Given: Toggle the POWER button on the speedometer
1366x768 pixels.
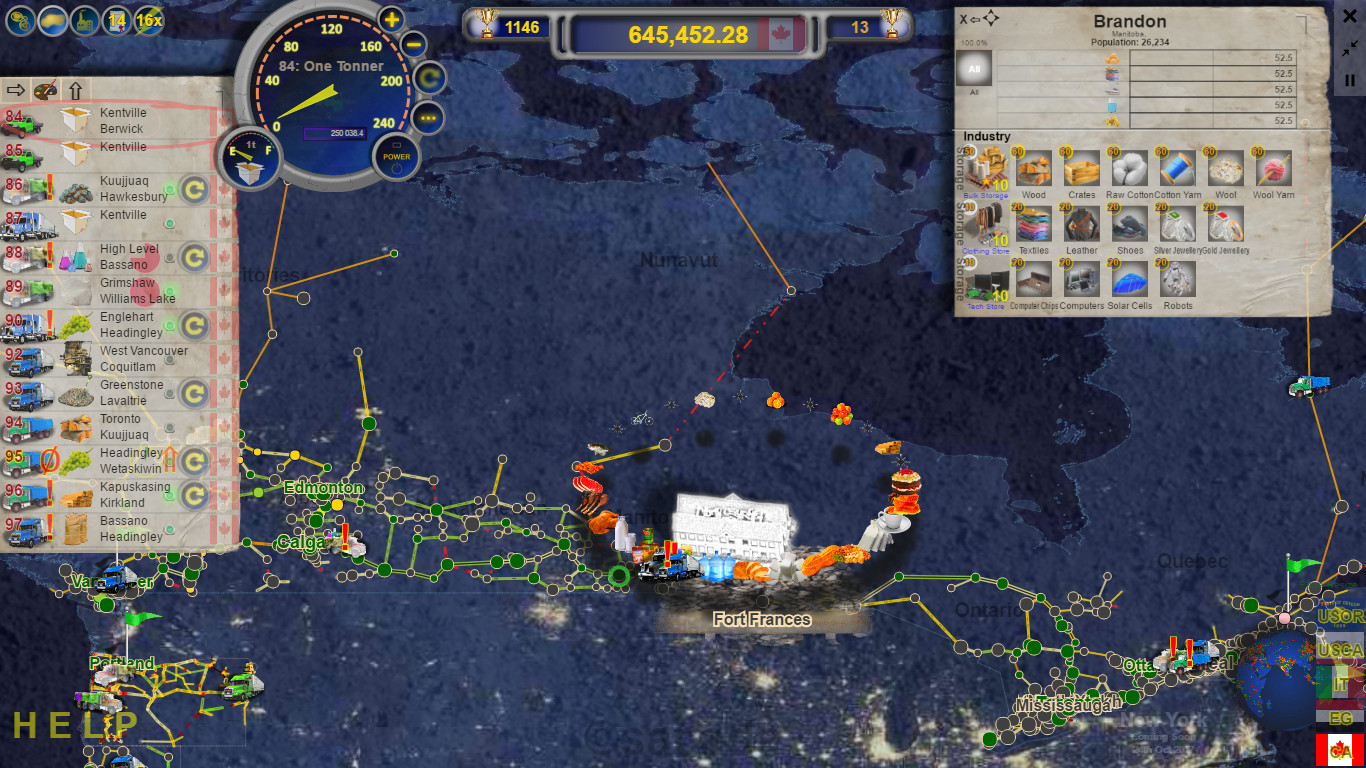Looking at the screenshot, I should [397, 157].
